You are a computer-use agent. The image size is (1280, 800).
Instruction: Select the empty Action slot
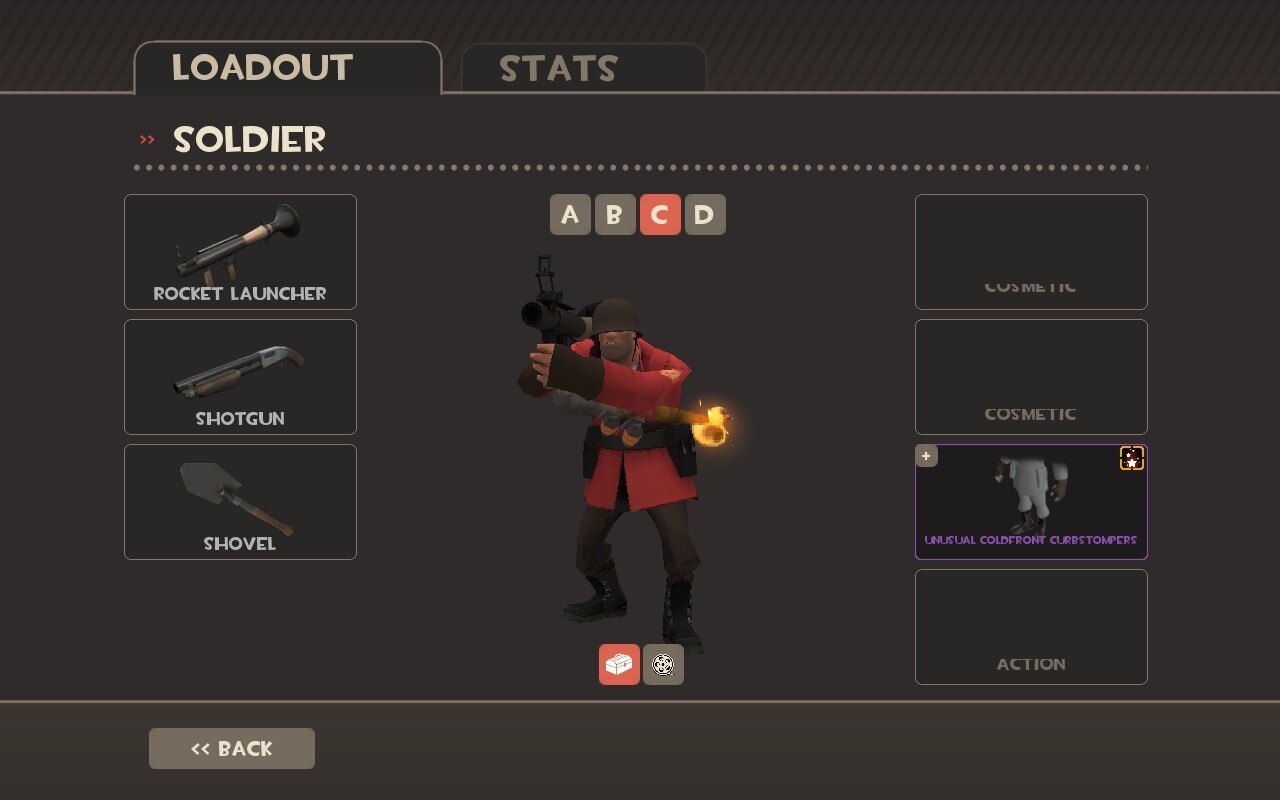(1031, 627)
